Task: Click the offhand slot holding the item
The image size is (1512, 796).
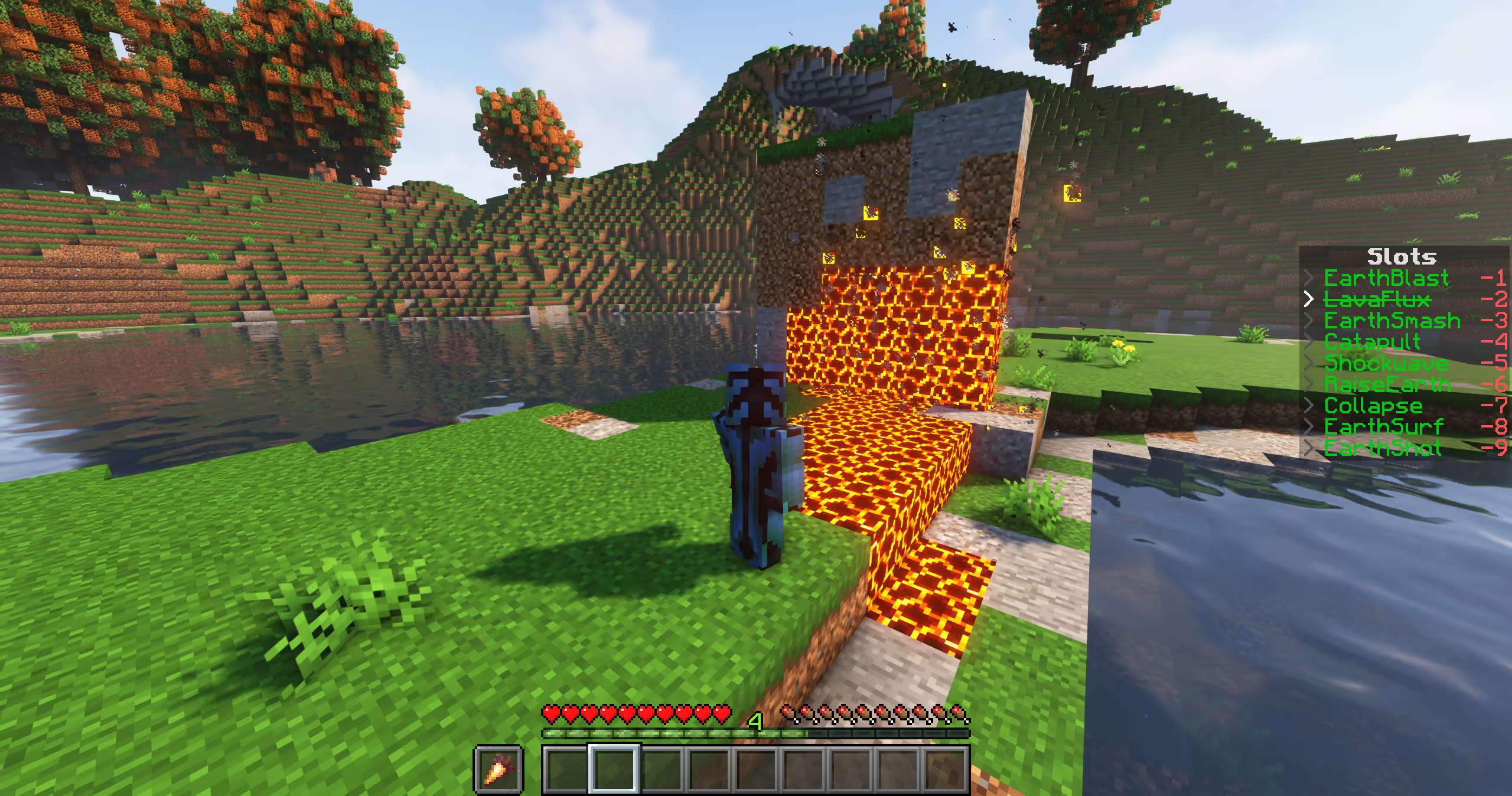Action: pos(498,768)
